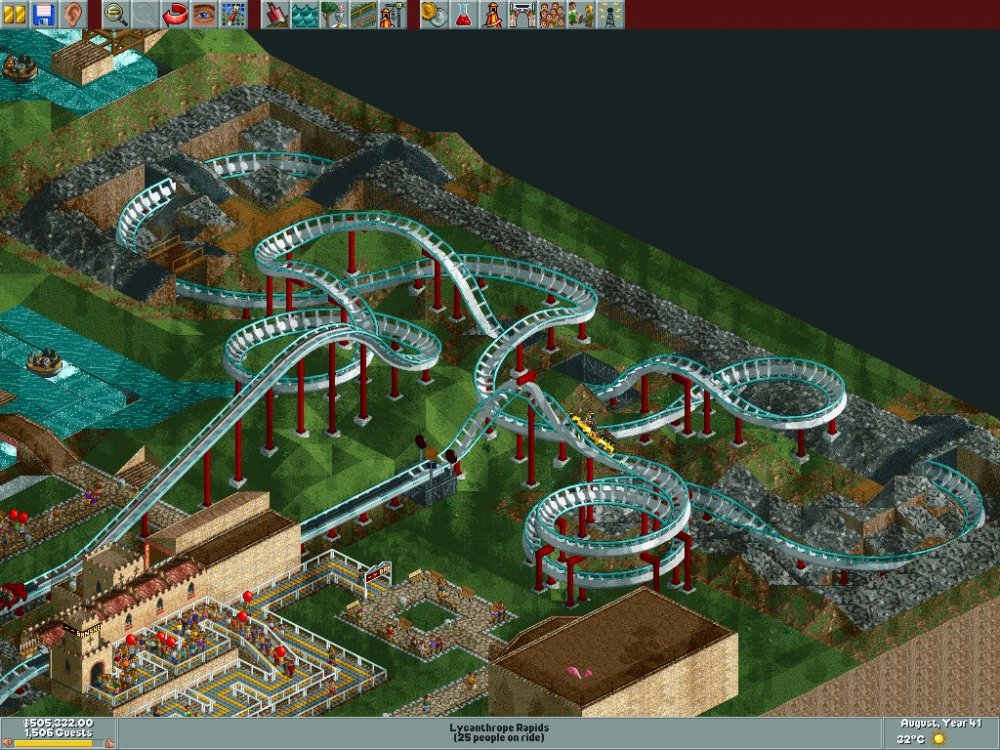Rotate the view with red arrow icon
Image resolution: width=1000 pixels, height=750 pixels.
pos(175,14)
